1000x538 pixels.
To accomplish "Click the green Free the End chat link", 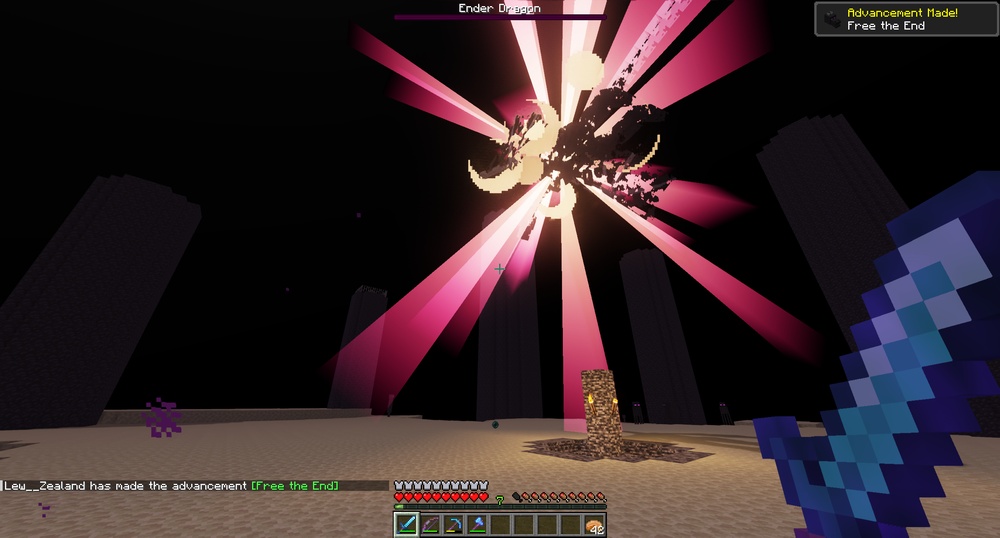I will point(294,486).
